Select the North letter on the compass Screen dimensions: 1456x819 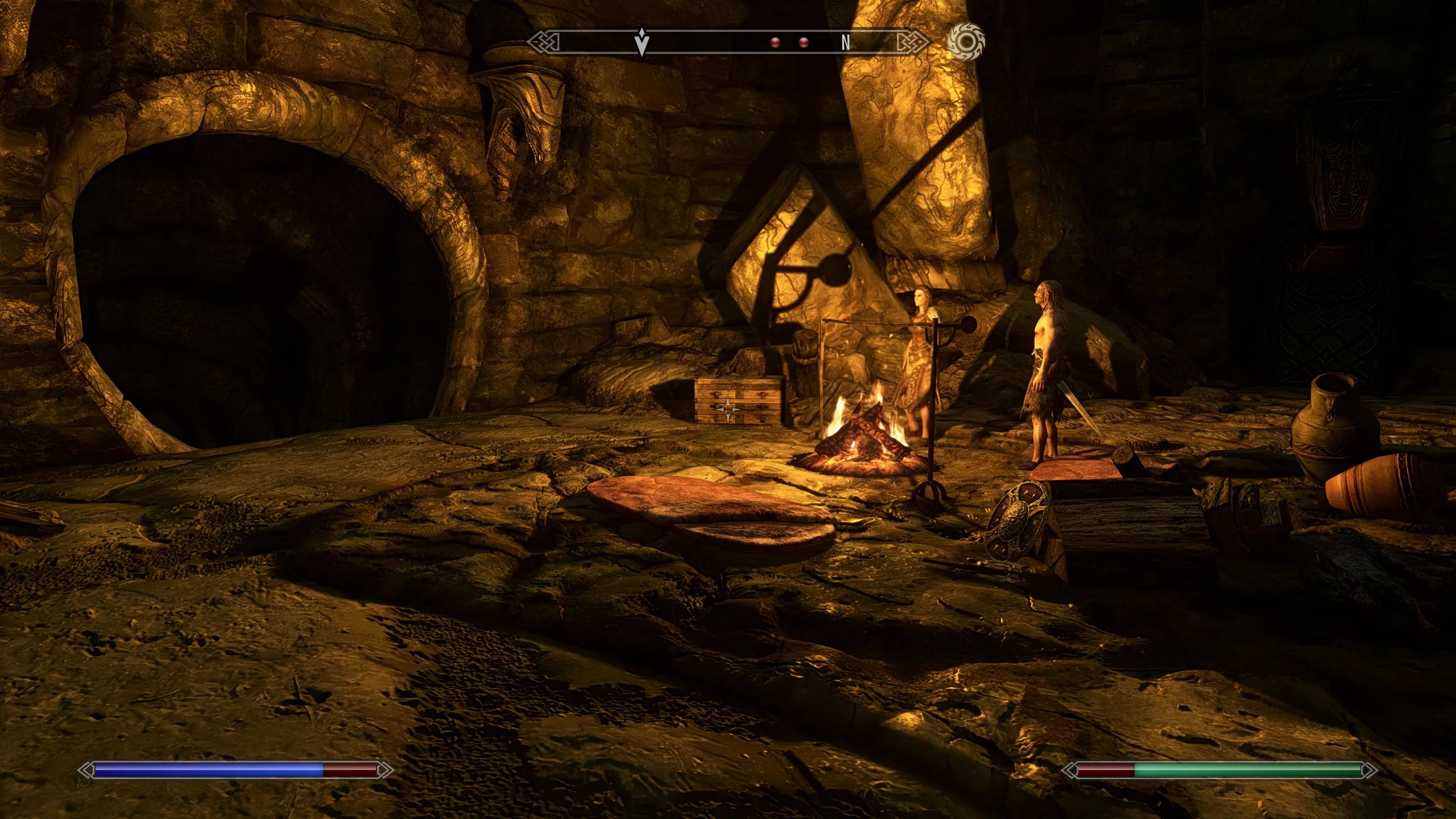click(846, 43)
